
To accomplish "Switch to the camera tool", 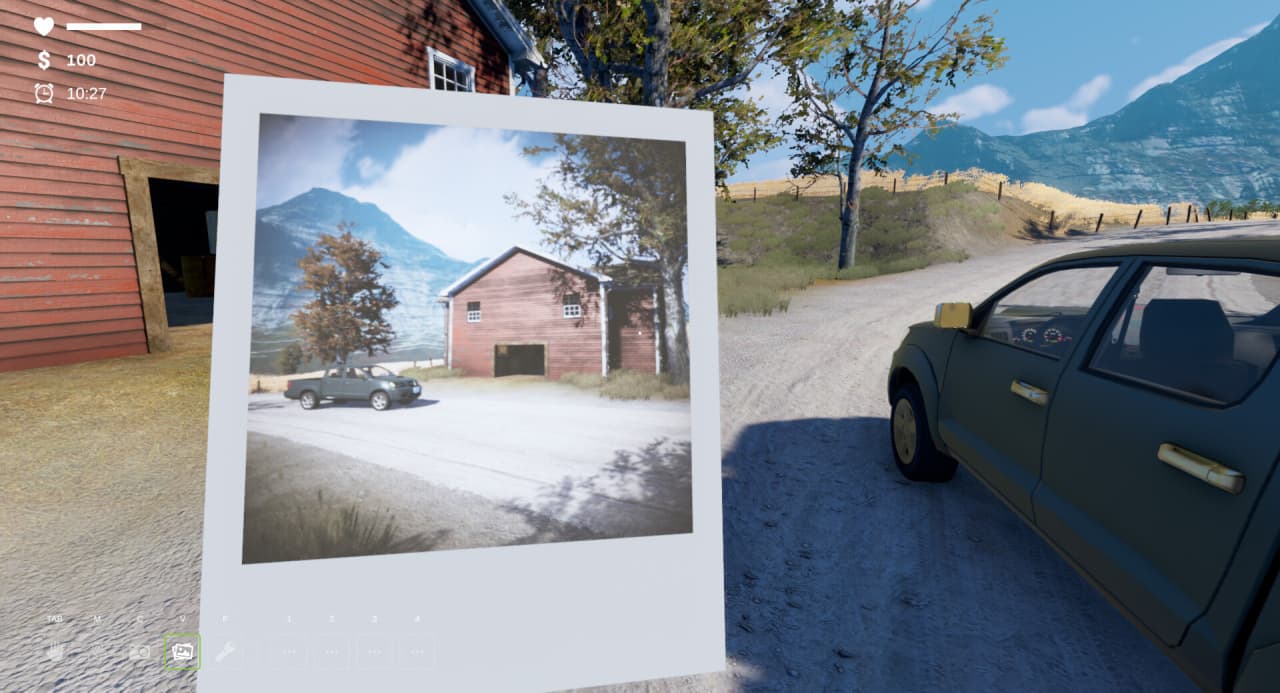I will click(140, 651).
